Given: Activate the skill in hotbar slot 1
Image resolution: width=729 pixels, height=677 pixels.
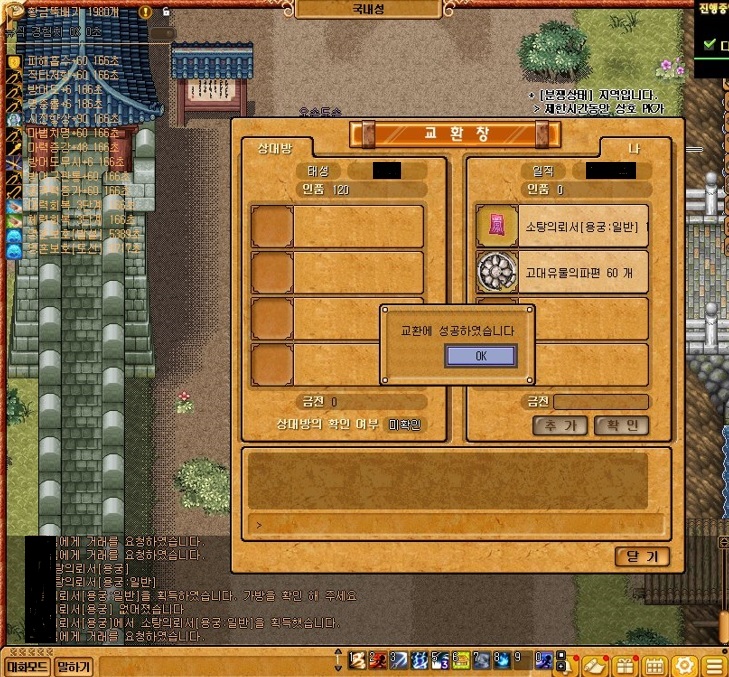Looking at the screenshot, I should [356, 661].
